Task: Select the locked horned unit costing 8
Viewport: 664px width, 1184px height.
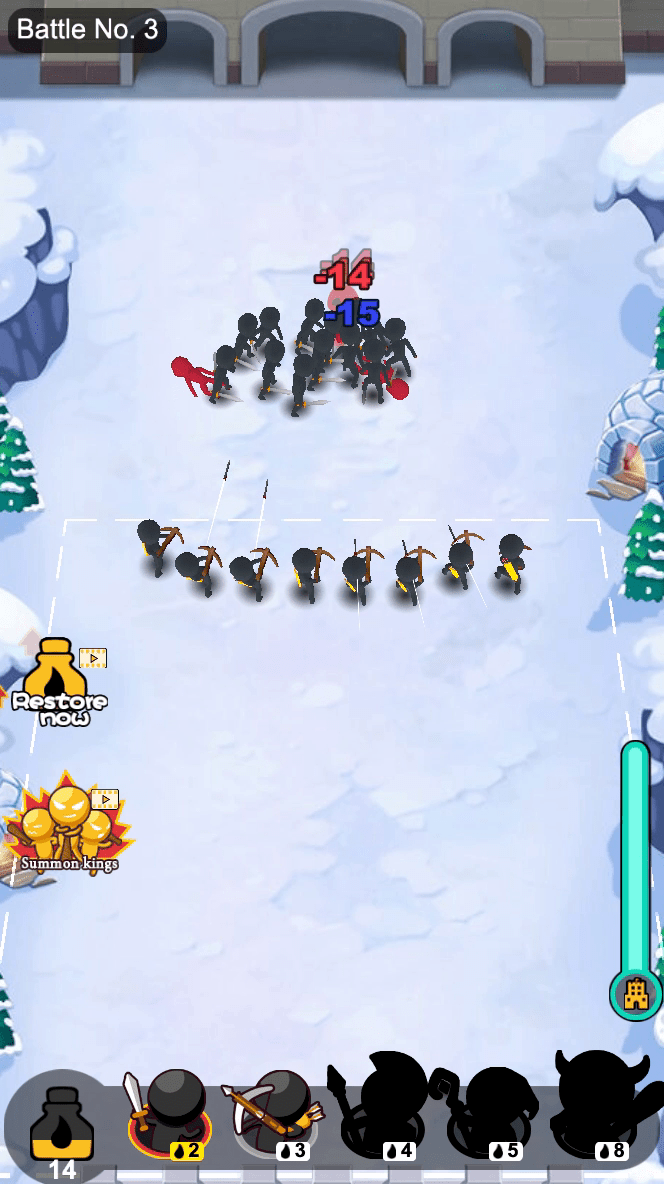Action: click(604, 1108)
